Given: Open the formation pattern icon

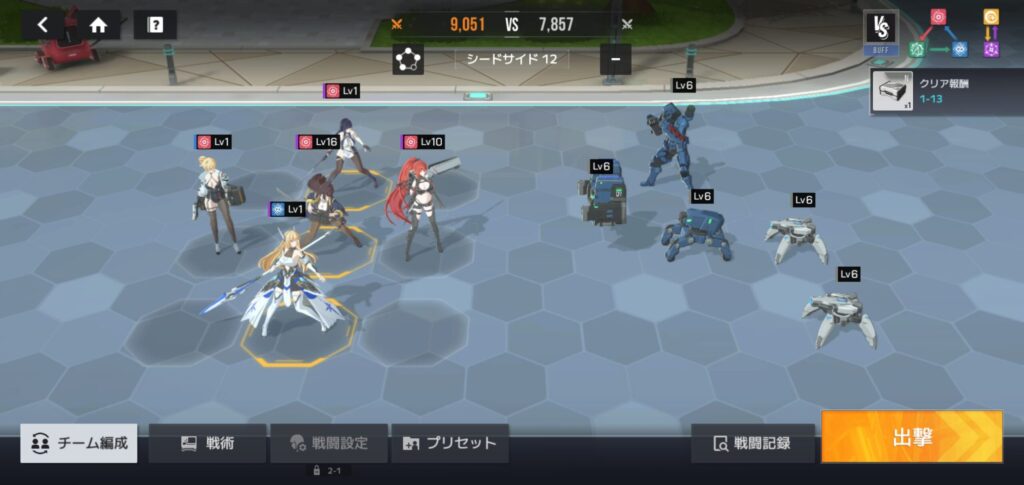Looking at the screenshot, I should pyautogui.click(x=408, y=59).
